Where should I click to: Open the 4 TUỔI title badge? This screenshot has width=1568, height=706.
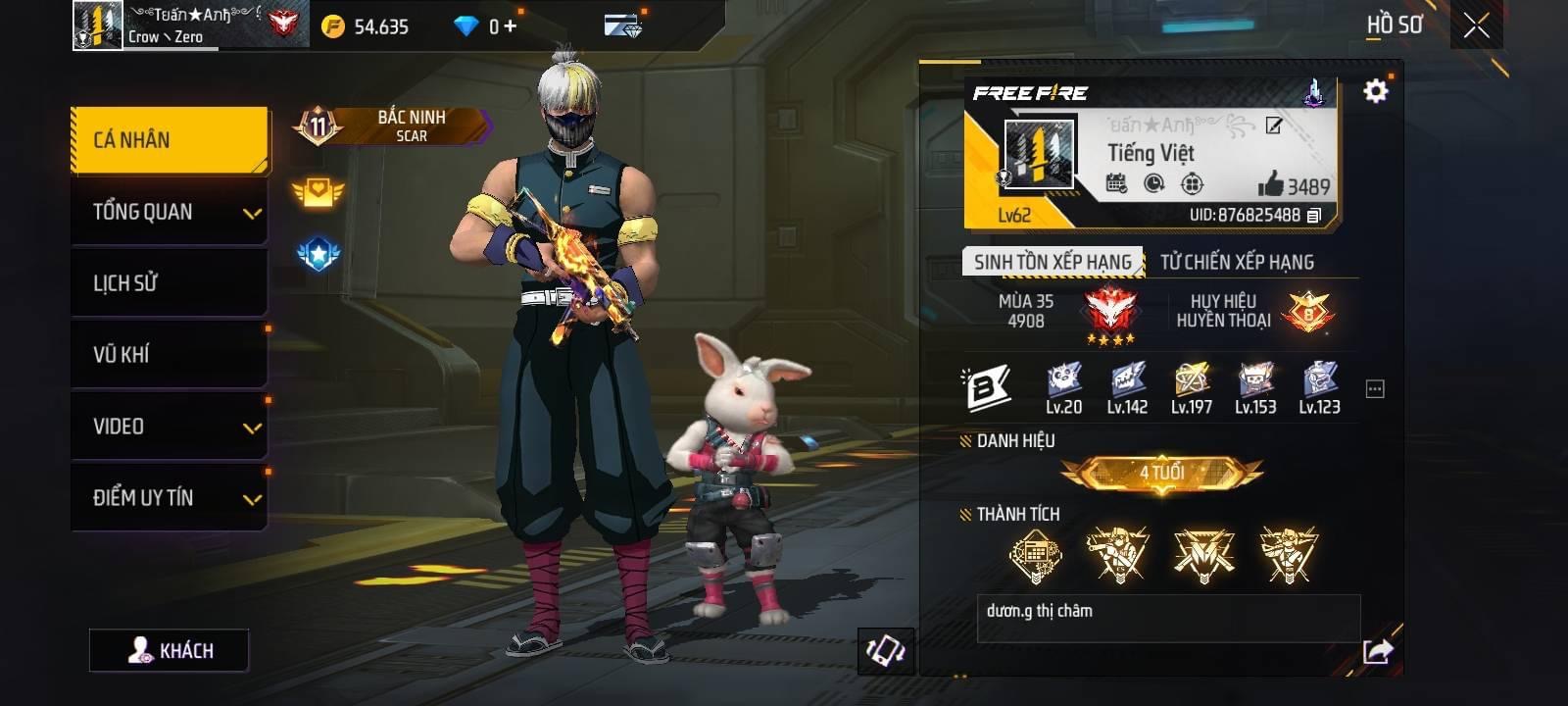pyautogui.click(x=1161, y=474)
